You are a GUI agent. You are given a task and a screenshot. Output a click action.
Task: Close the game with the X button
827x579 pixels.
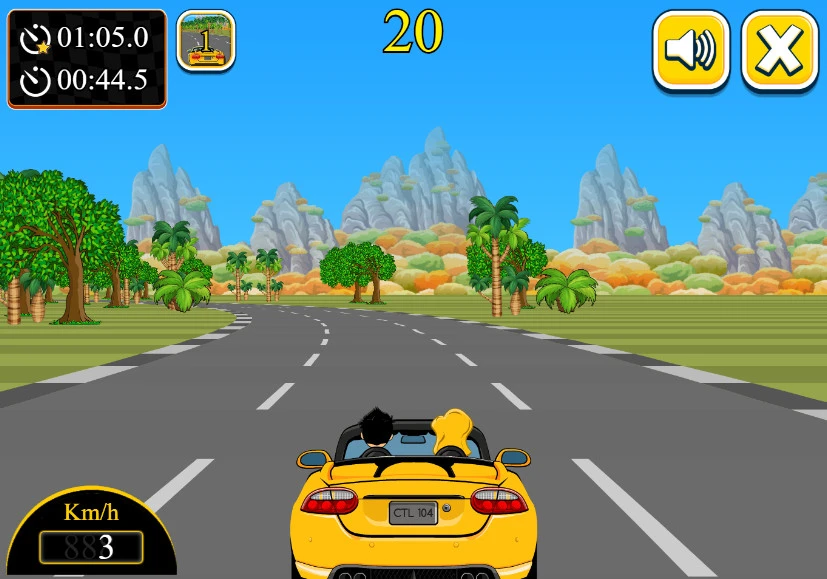click(x=779, y=49)
